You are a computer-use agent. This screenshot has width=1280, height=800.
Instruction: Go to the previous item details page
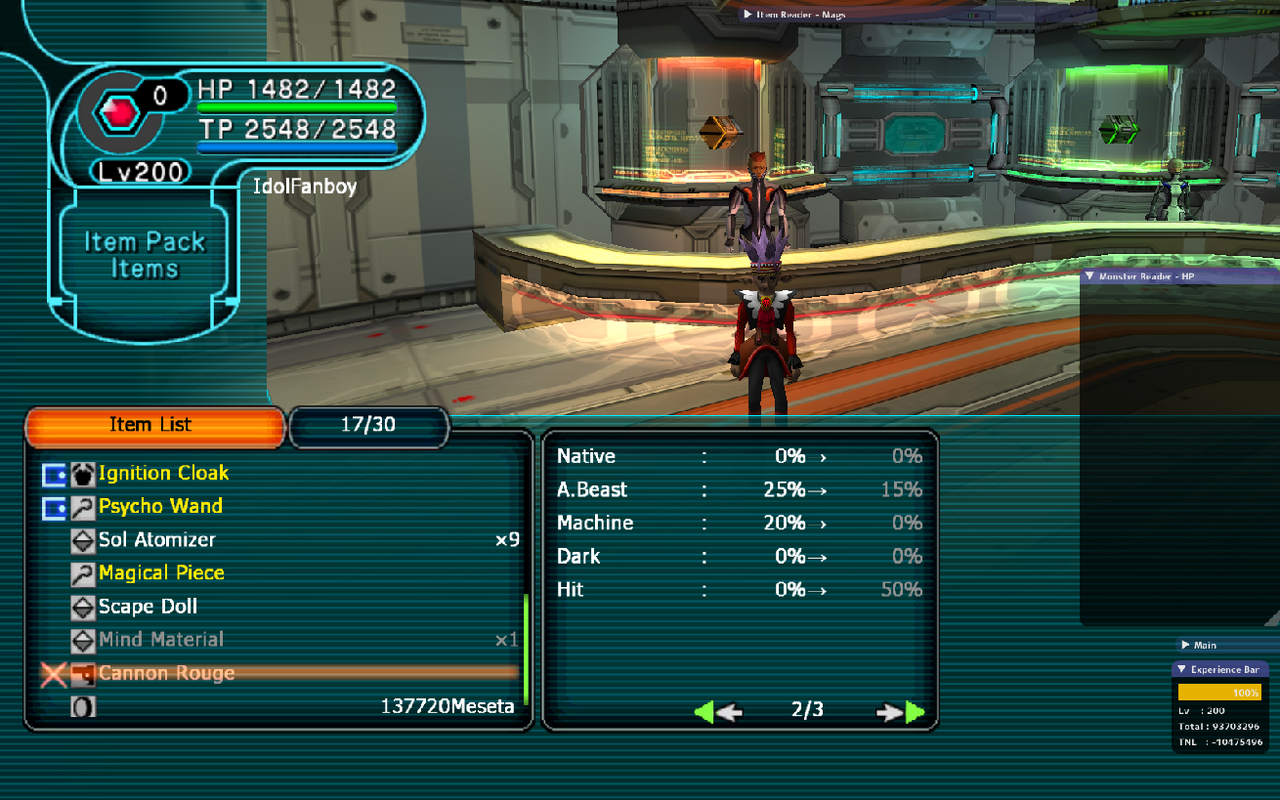[x=716, y=712]
